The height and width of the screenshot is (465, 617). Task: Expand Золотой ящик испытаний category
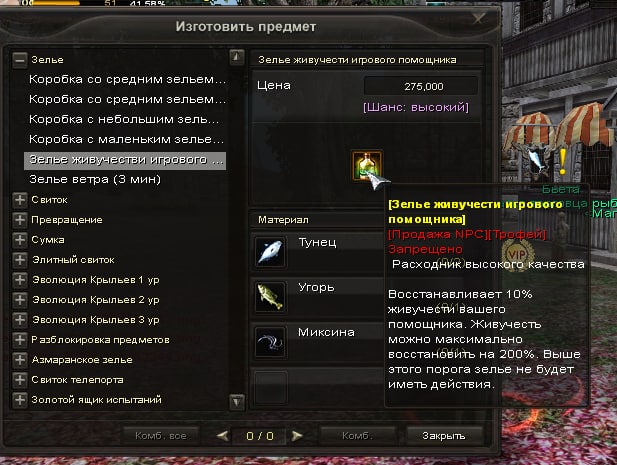(19, 400)
